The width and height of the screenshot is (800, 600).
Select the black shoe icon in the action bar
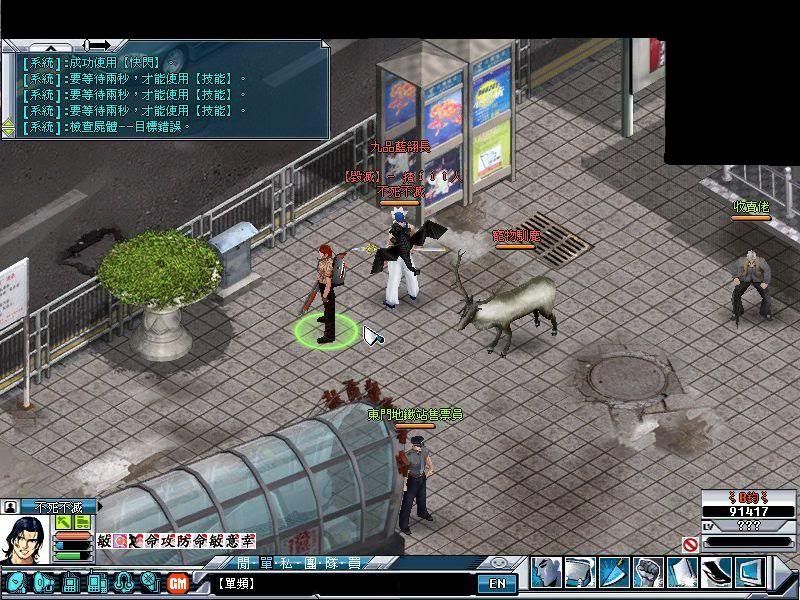coord(717,572)
